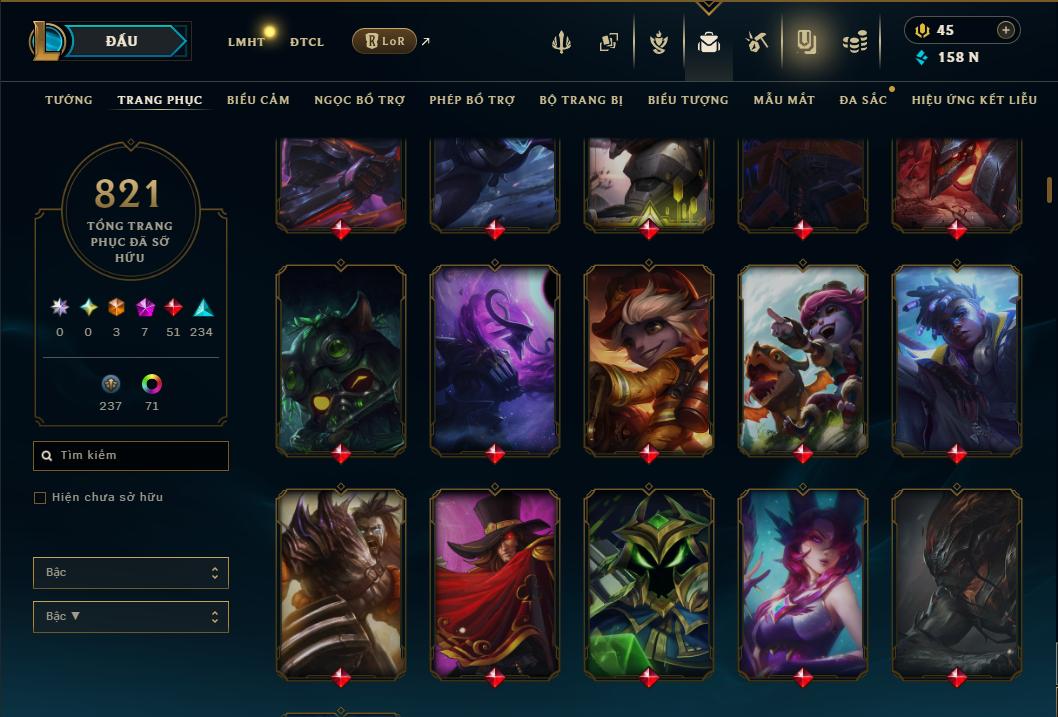
Task: Switch to the LMHT game tab
Action: point(246,42)
